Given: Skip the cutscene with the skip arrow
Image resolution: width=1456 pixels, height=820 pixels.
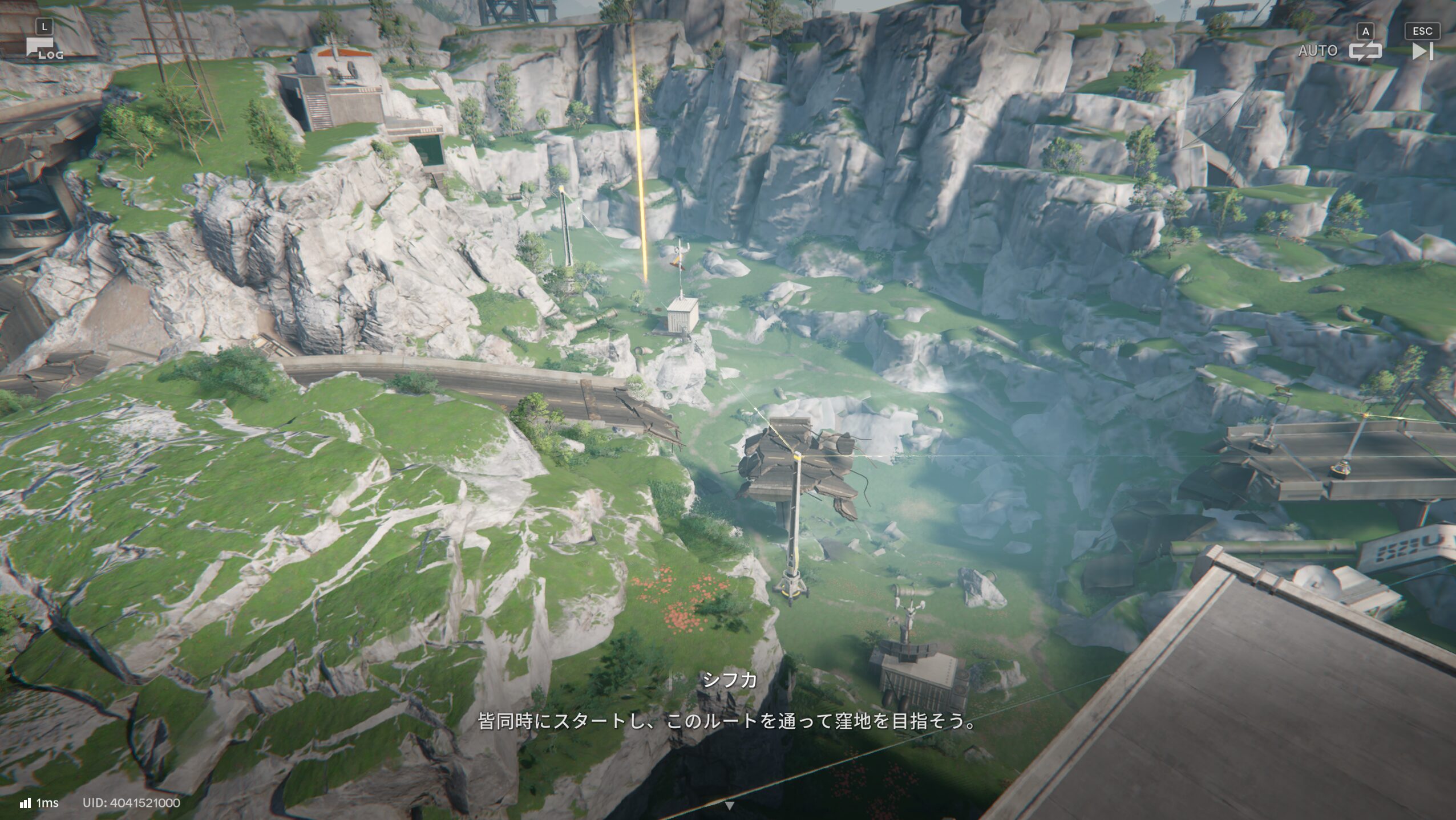Looking at the screenshot, I should click(x=1422, y=51).
